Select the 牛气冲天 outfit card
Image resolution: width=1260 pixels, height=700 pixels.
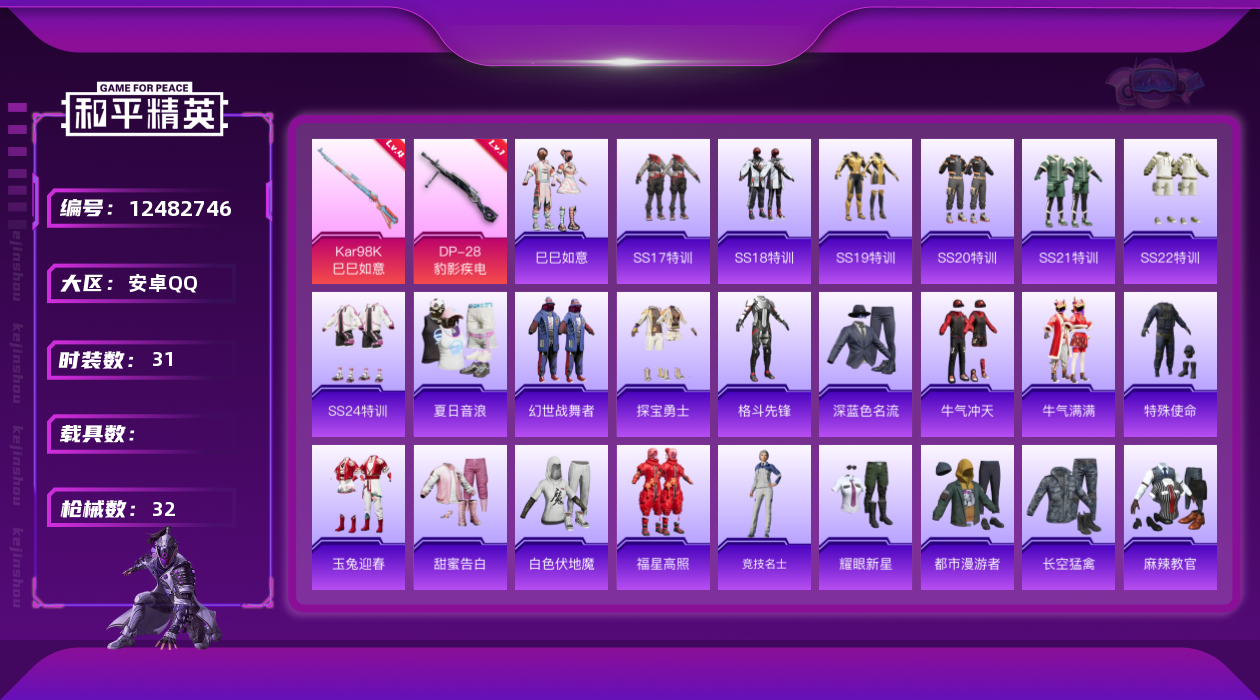tap(967, 364)
